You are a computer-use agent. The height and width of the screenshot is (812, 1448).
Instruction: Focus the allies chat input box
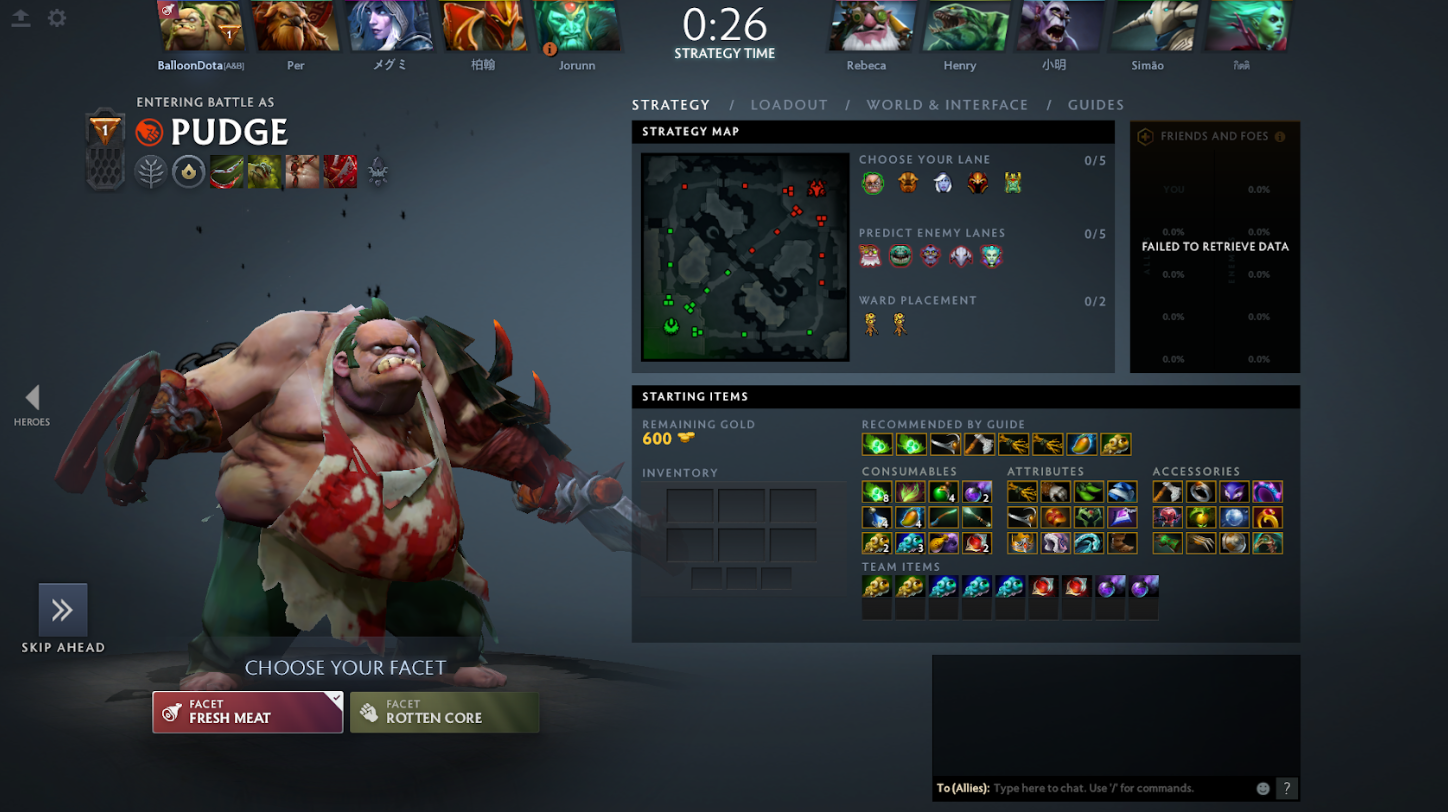pos(1120,788)
